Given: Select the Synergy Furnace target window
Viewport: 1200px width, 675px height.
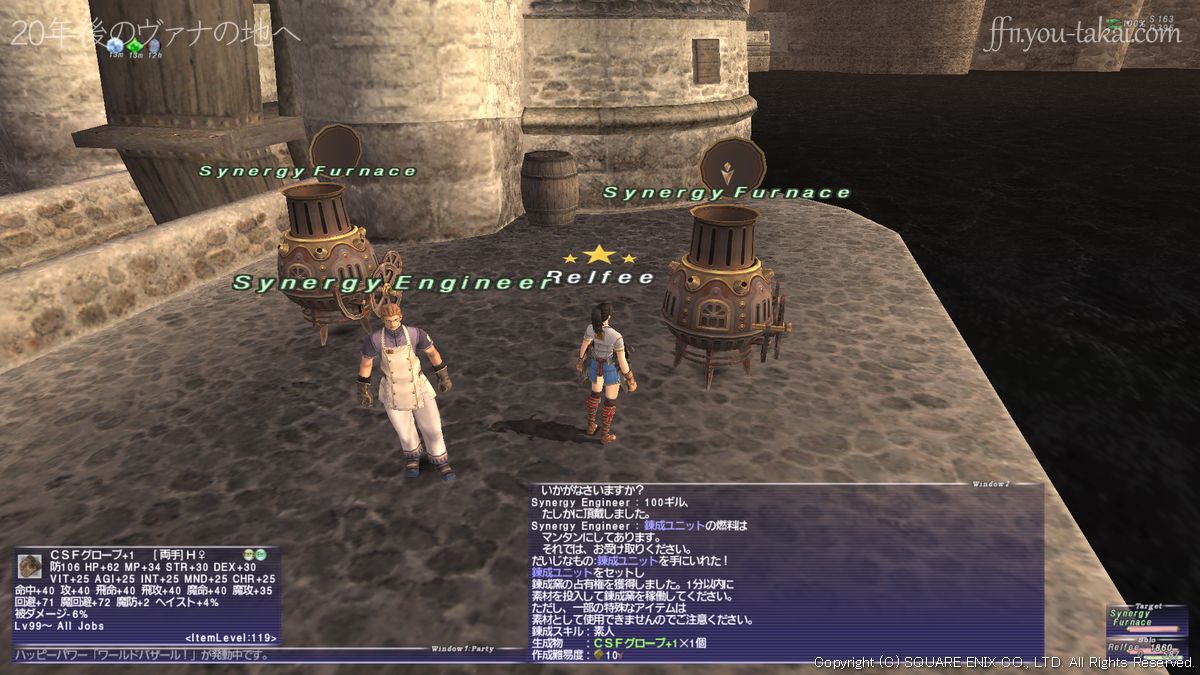Looking at the screenshot, I should tap(1146, 619).
